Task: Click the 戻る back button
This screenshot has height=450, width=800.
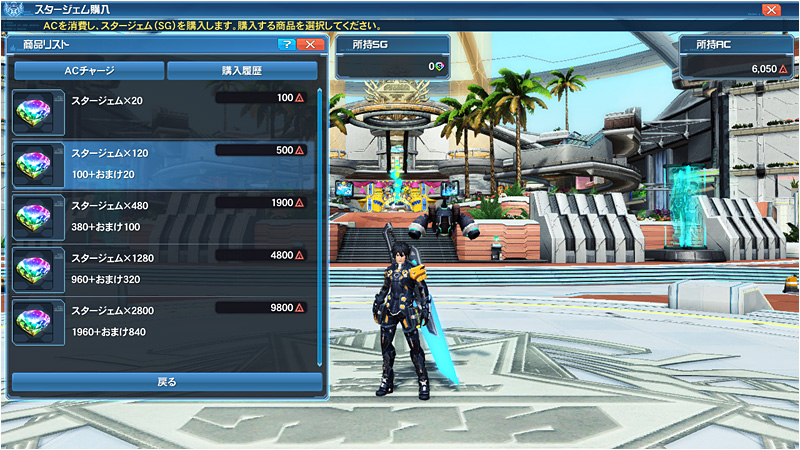Action: click(x=167, y=382)
